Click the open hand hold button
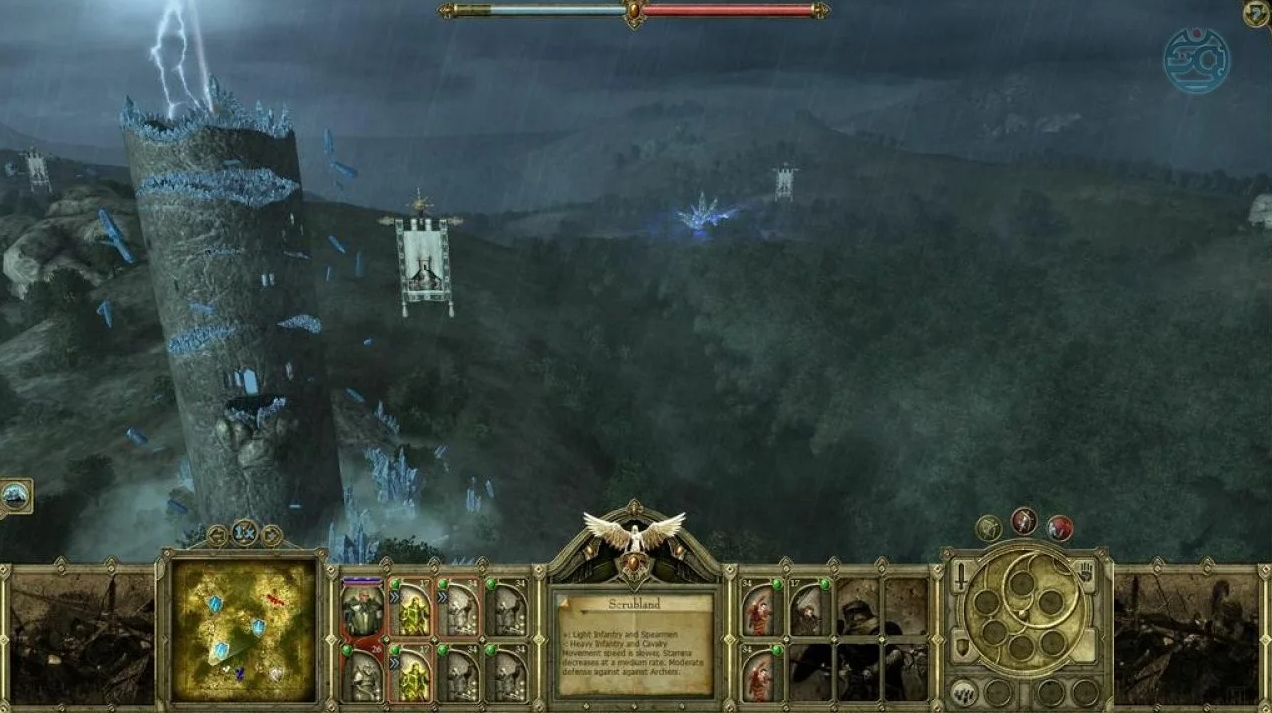Viewport: 1272px width, 713px height. [x=1086, y=574]
